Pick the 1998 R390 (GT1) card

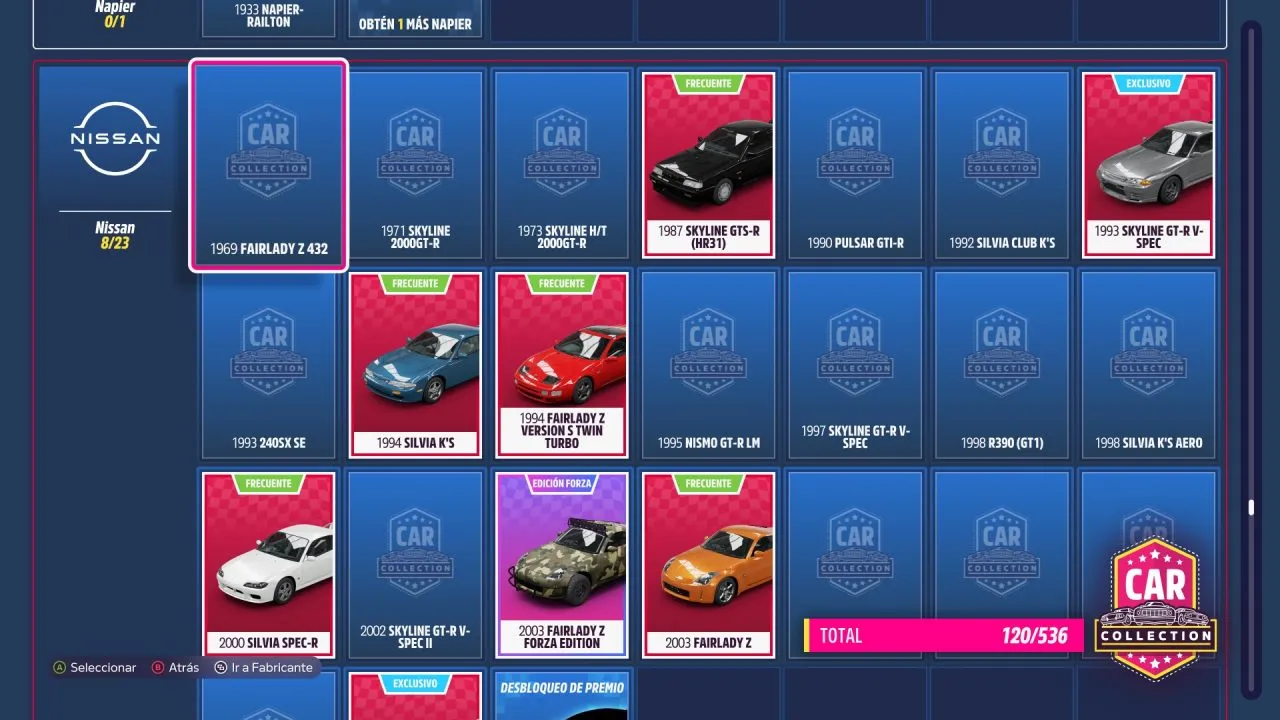[x=1002, y=365]
